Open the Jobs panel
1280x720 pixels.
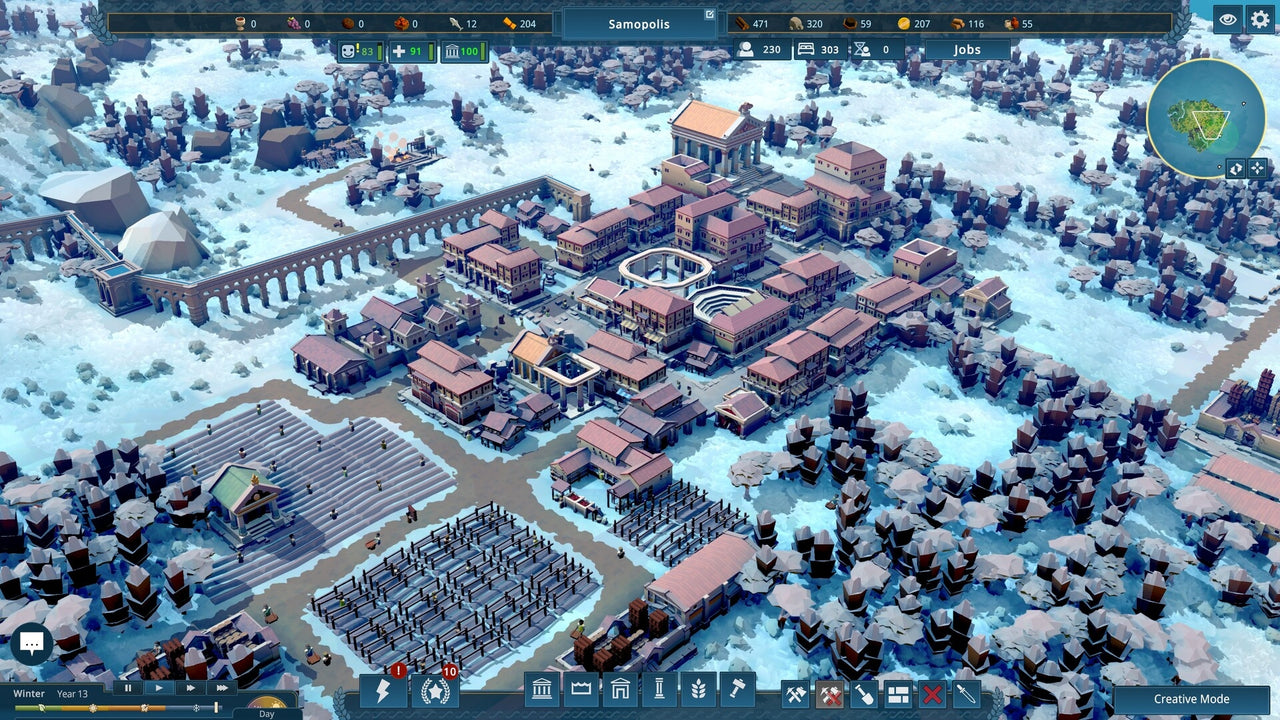[x=966, y=48]
